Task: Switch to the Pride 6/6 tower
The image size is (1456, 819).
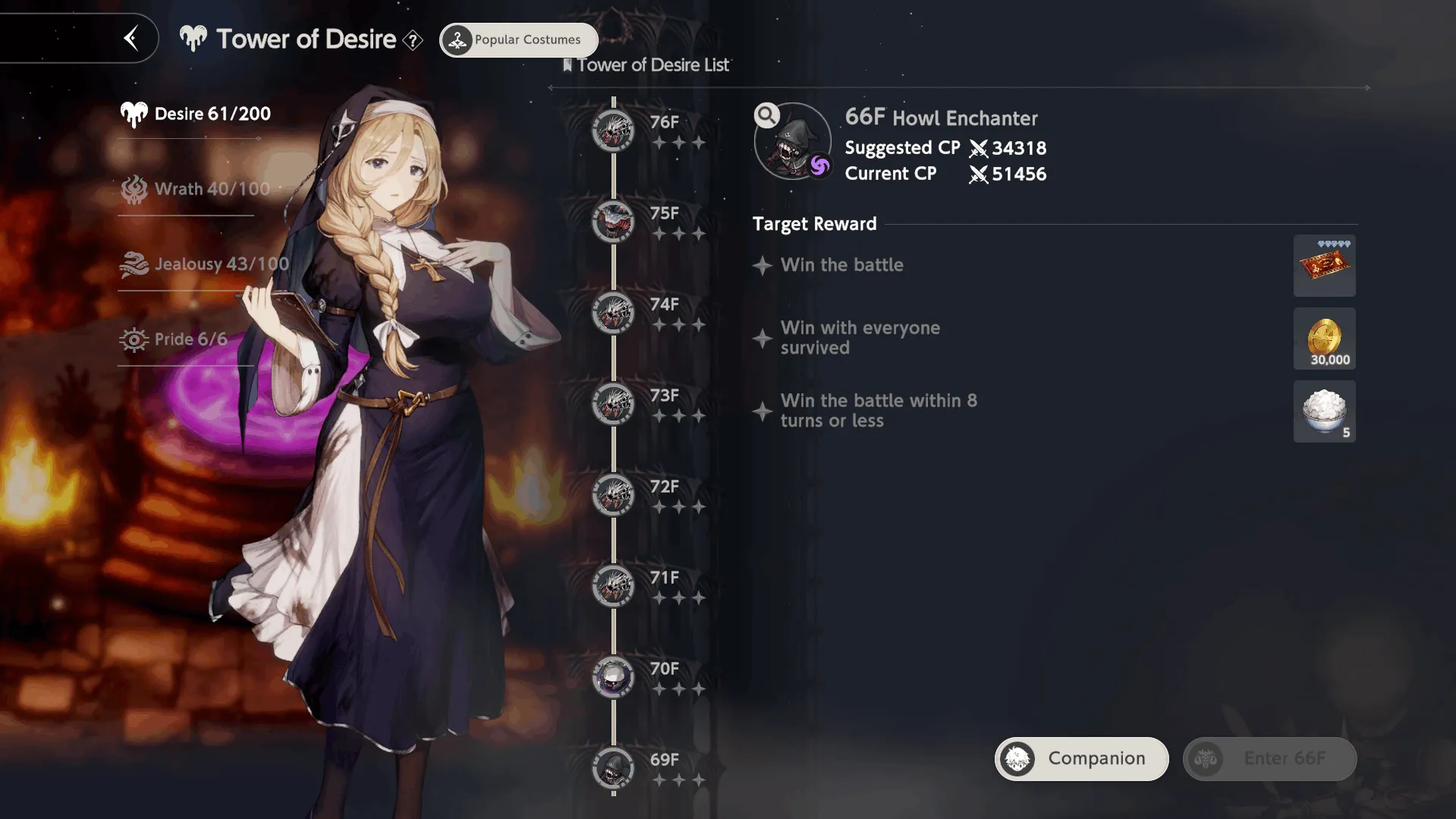Action: click(x=175, y=339)
